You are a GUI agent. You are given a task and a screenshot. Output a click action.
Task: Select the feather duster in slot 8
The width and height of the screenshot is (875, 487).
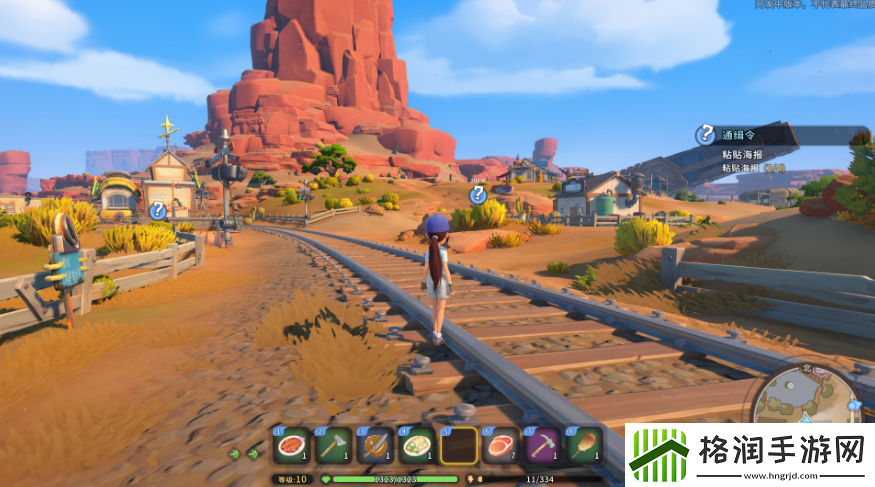[585, 445]
